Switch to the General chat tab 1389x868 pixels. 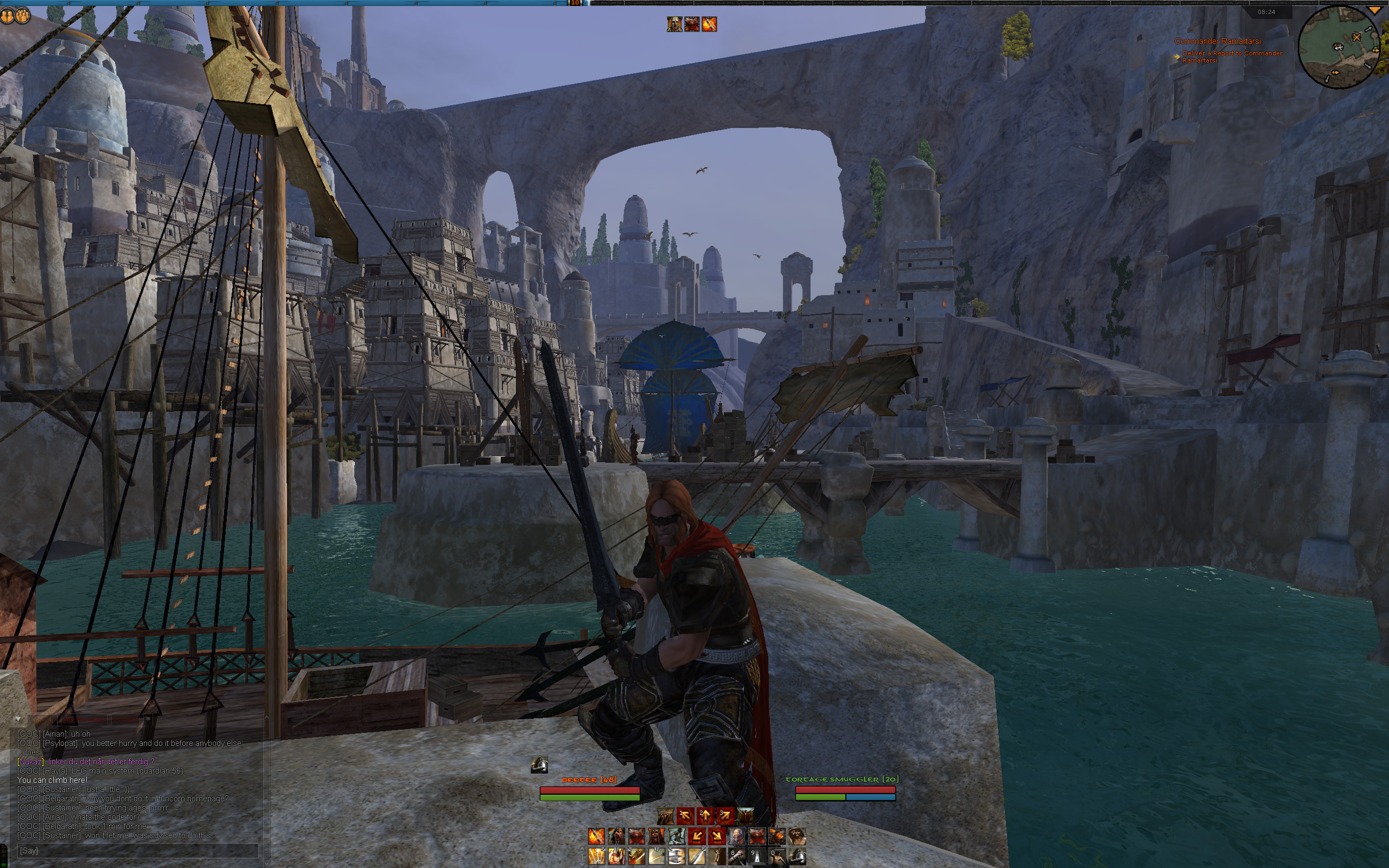[x=41, y=719]
